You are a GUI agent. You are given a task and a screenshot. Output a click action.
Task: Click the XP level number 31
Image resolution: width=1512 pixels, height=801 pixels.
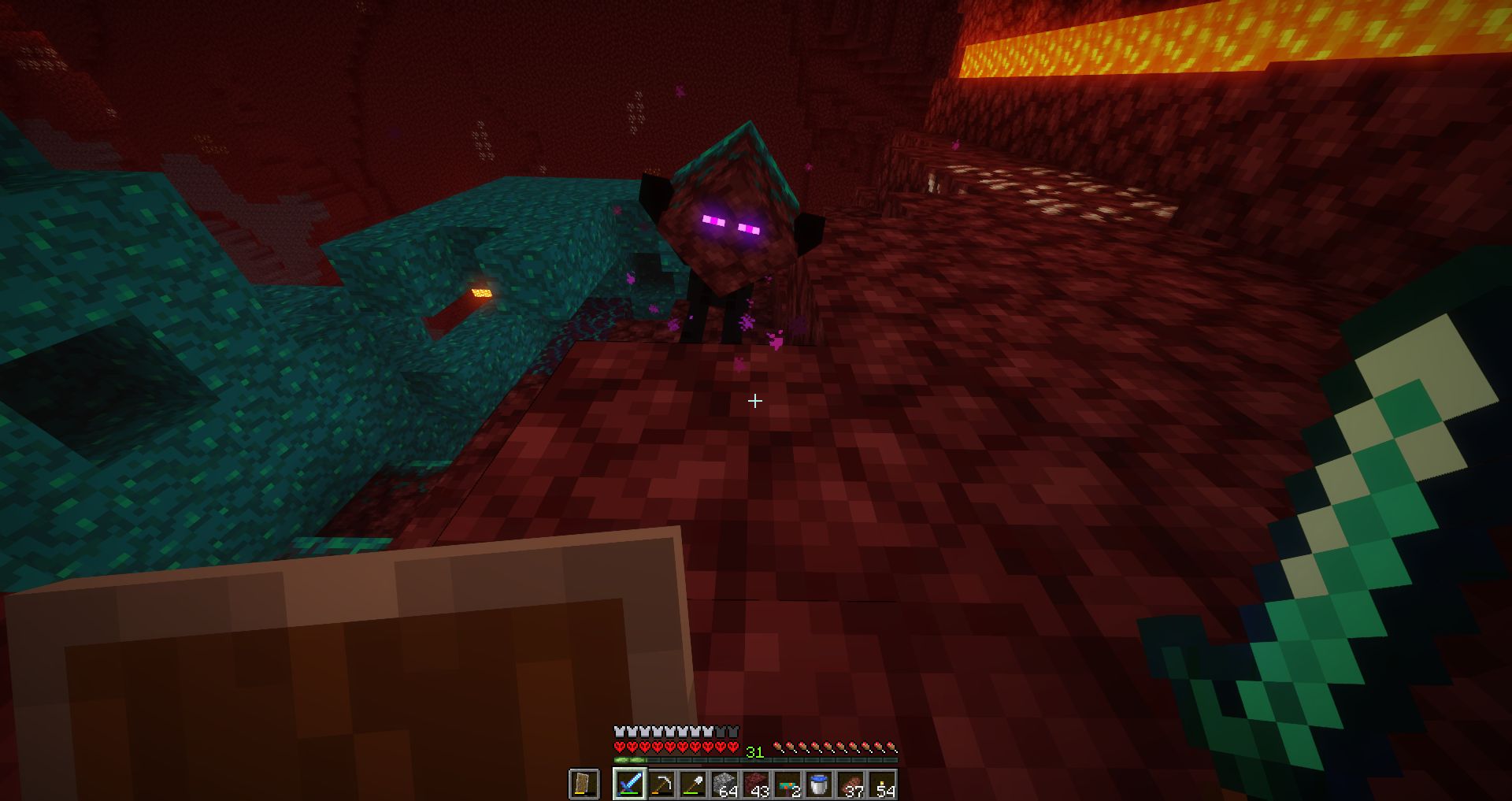[x=754, y=751]
